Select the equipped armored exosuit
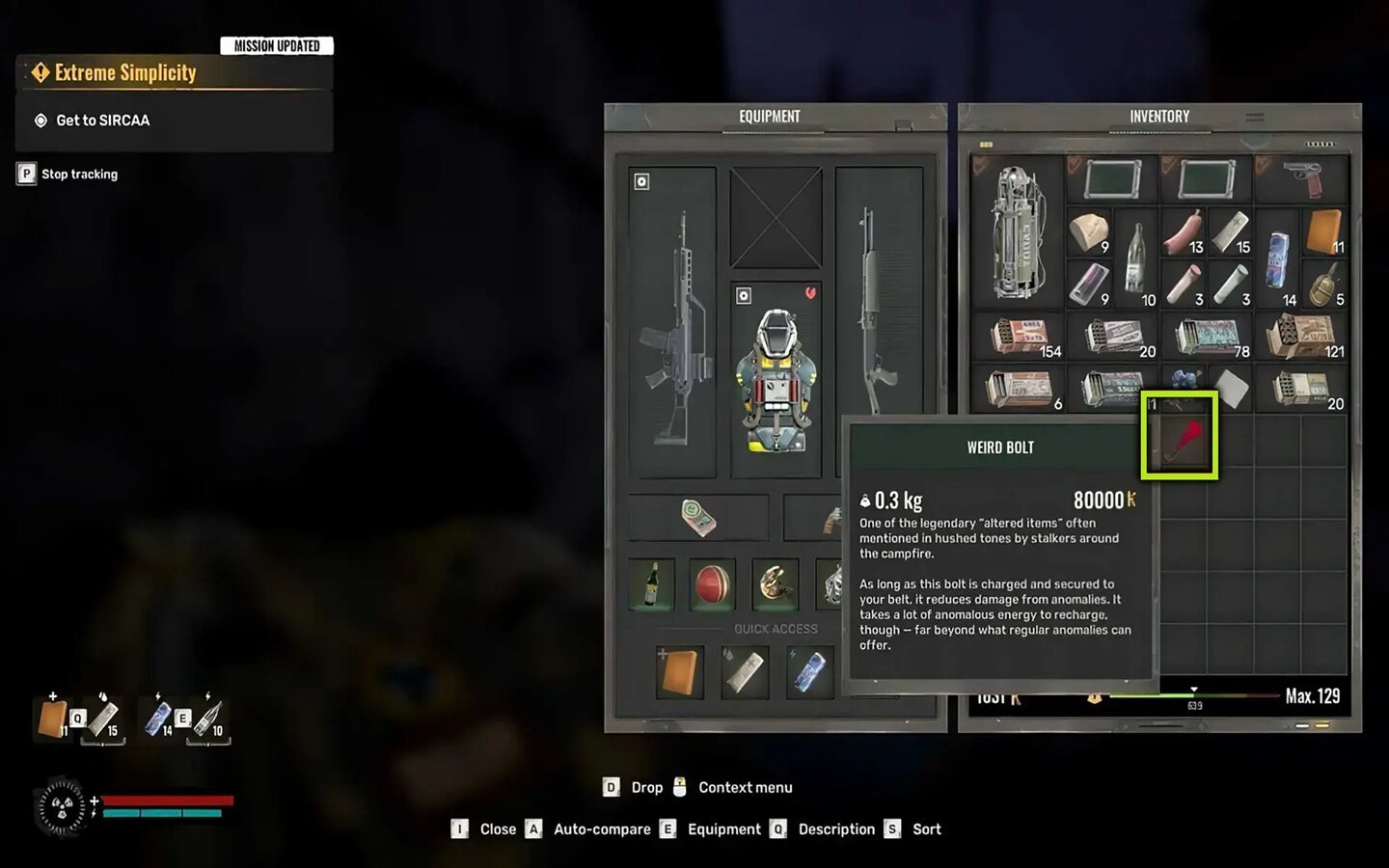 [x=776, y=380]
